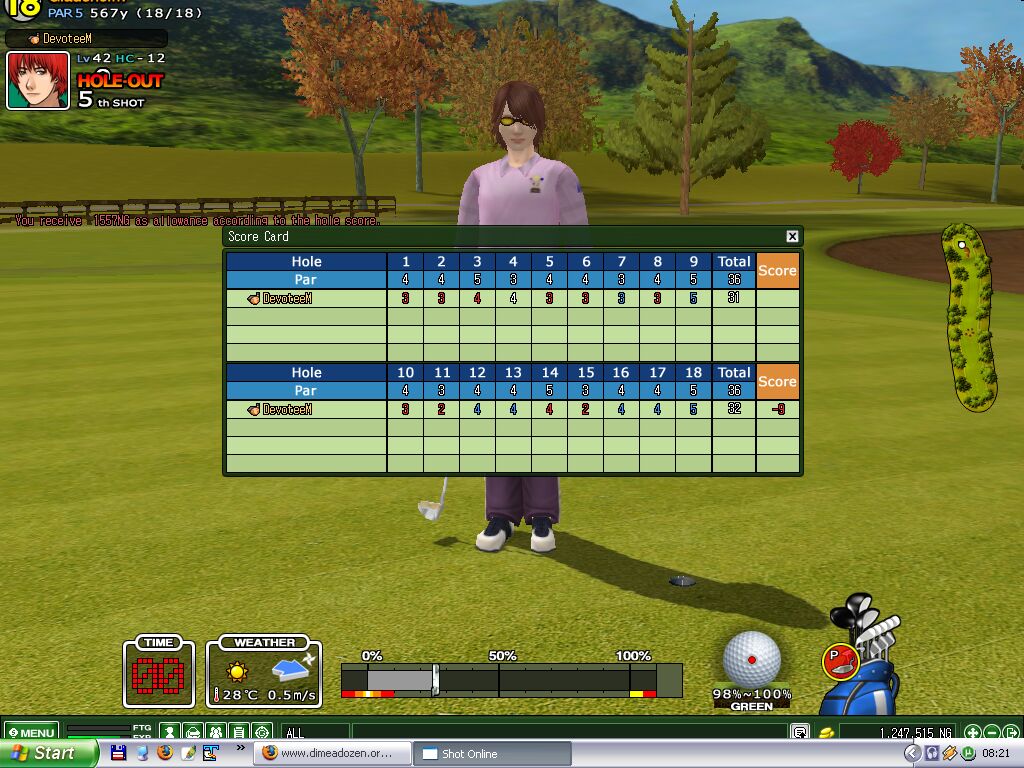Click the plus button in bottom-right corner
The image size is (1024, 768).
coord(972,732)
